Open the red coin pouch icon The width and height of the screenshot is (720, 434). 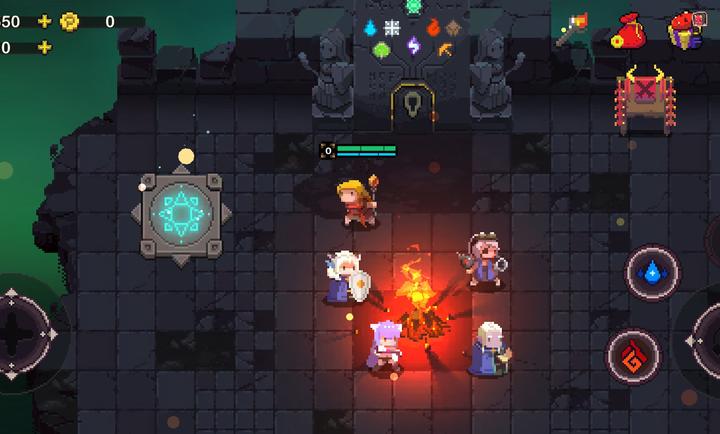(629, 31)
